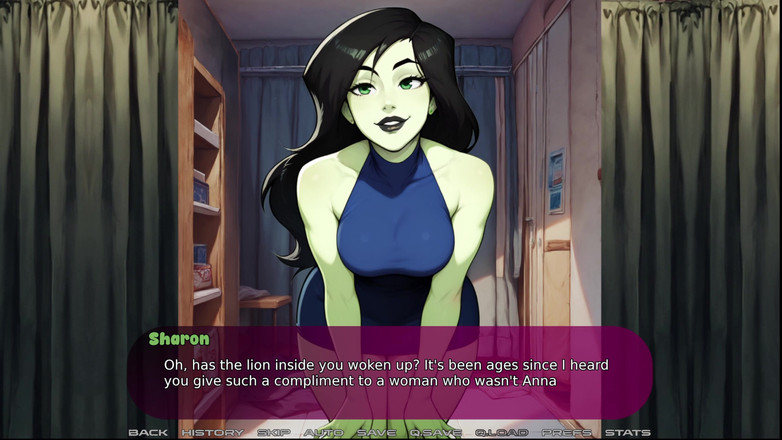782x440 pixels.
Task: Open the Save menu
Action: click(x=376, y=432)
